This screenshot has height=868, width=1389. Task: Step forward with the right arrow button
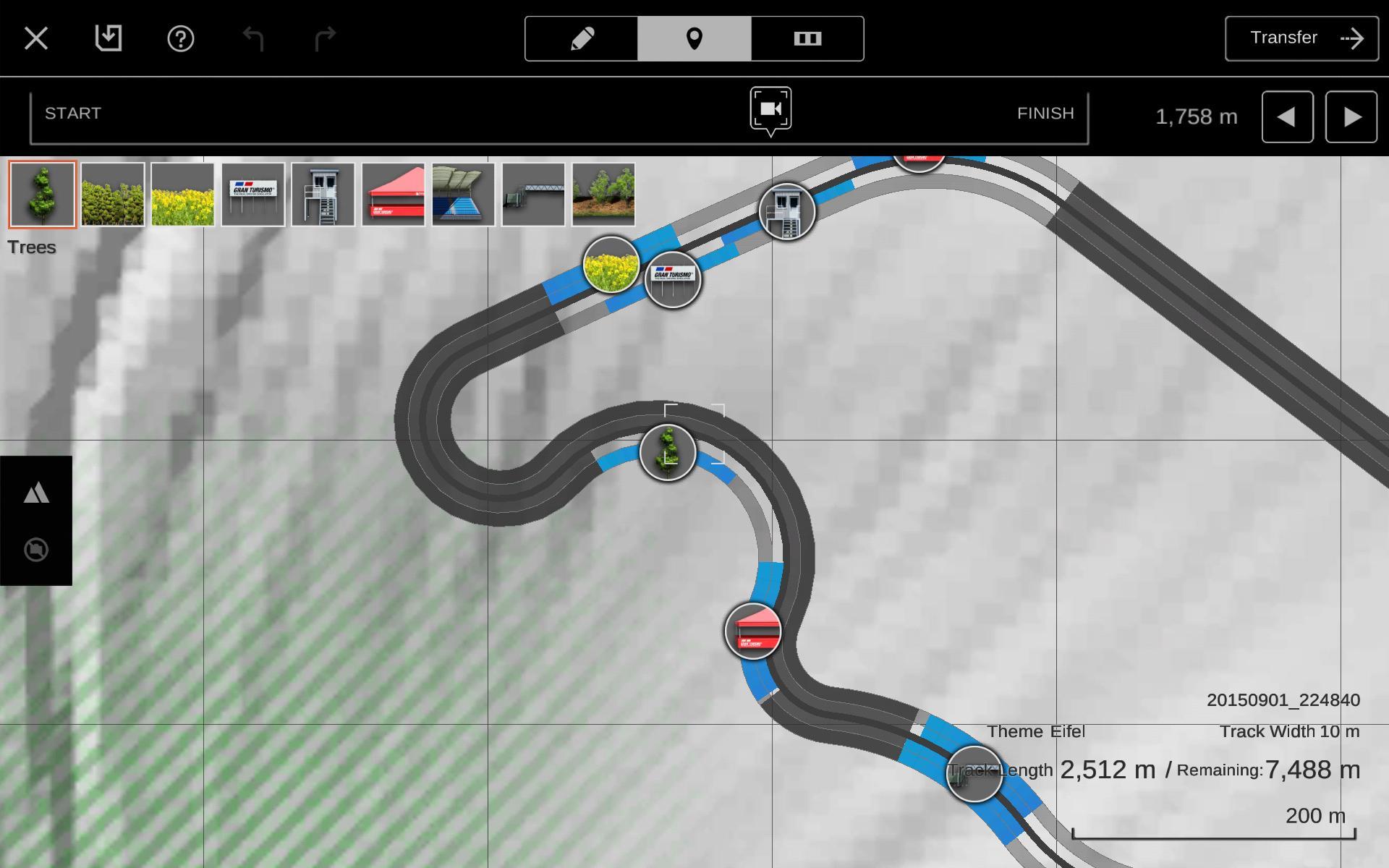1350,117
